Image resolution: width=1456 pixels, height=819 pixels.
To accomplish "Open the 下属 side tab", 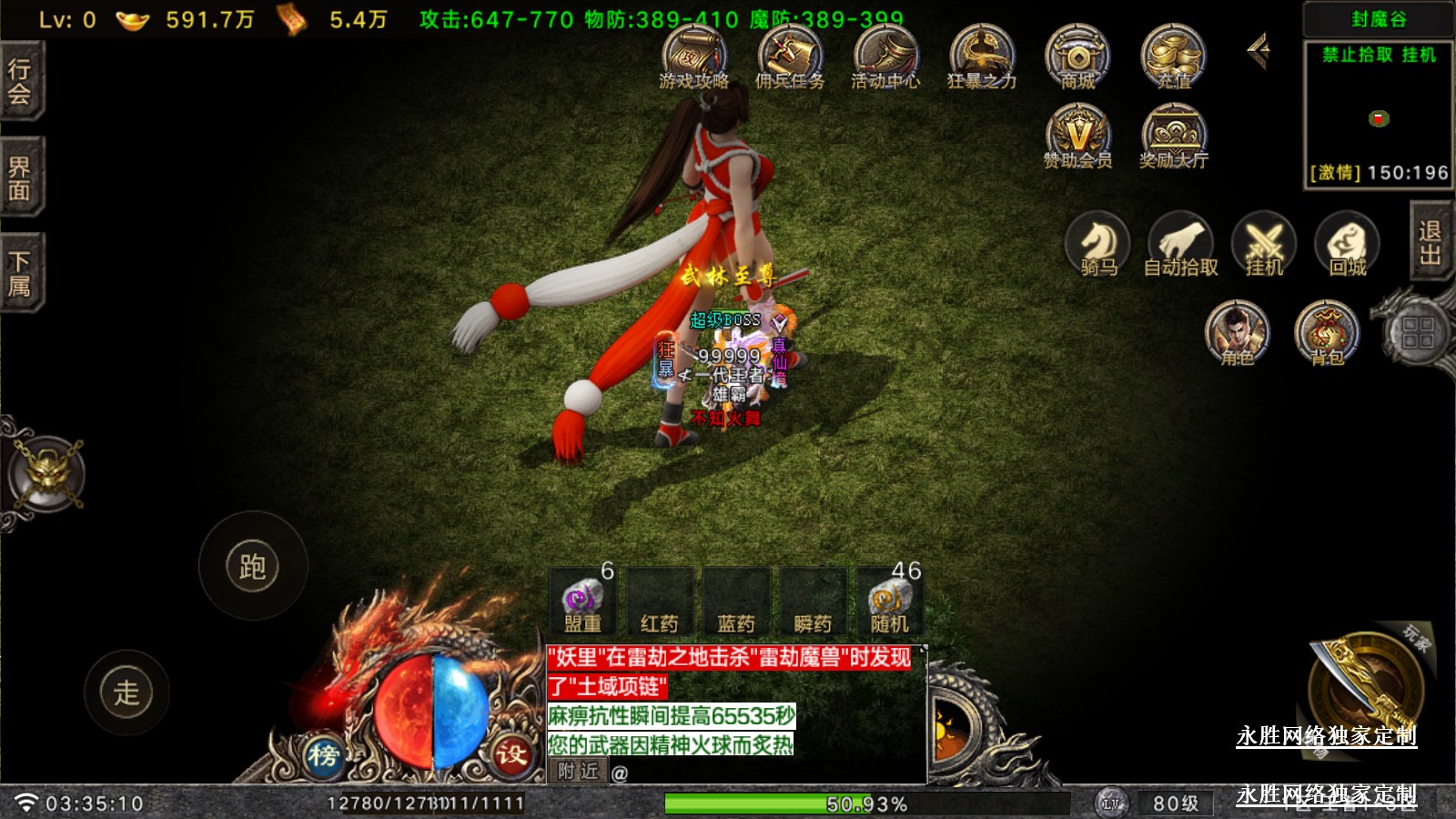I will pyautogui.click(x=20, y=273).
